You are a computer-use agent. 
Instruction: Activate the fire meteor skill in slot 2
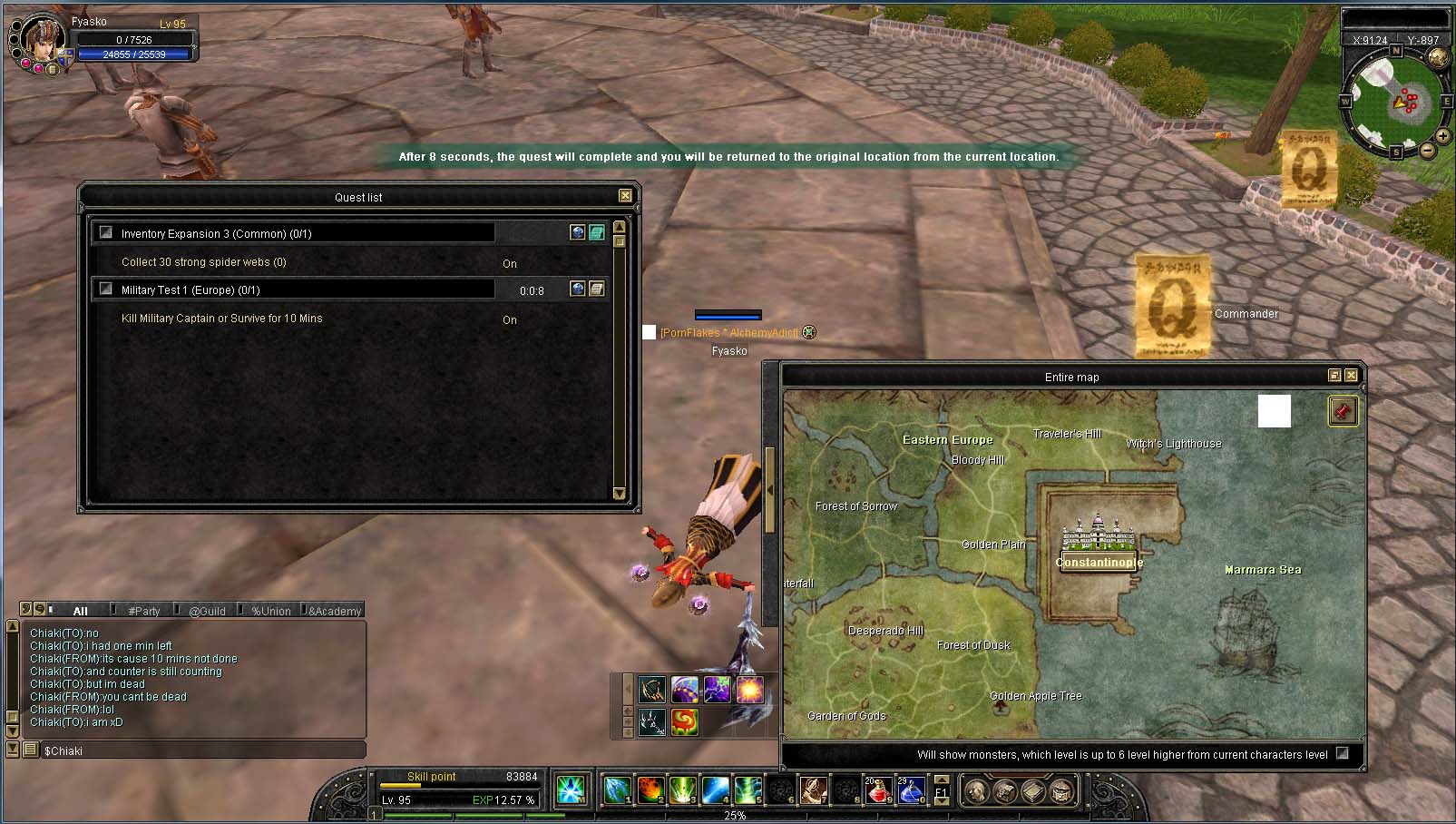point(650,790)
